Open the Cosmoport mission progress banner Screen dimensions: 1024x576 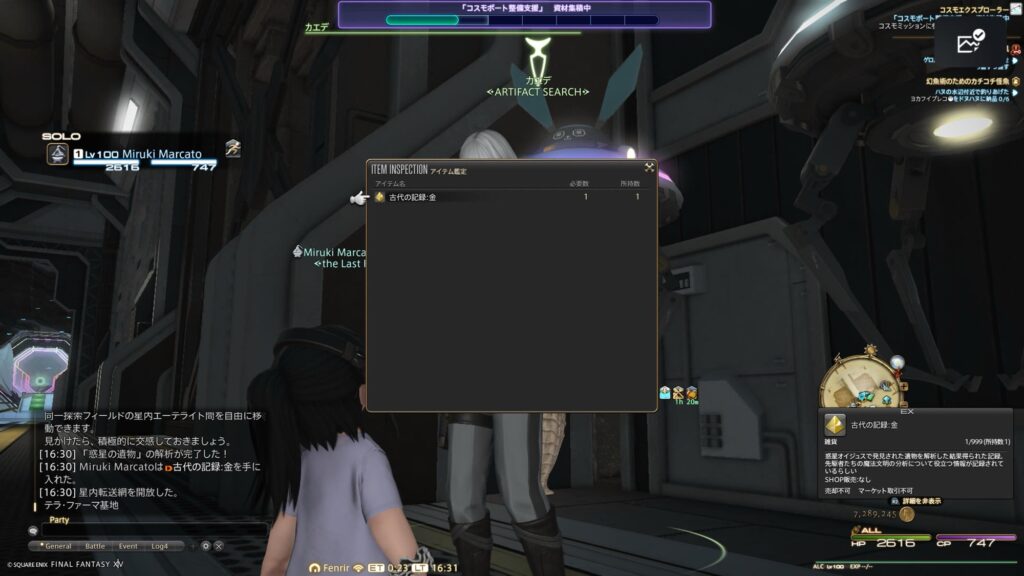[x=524, y=14]
